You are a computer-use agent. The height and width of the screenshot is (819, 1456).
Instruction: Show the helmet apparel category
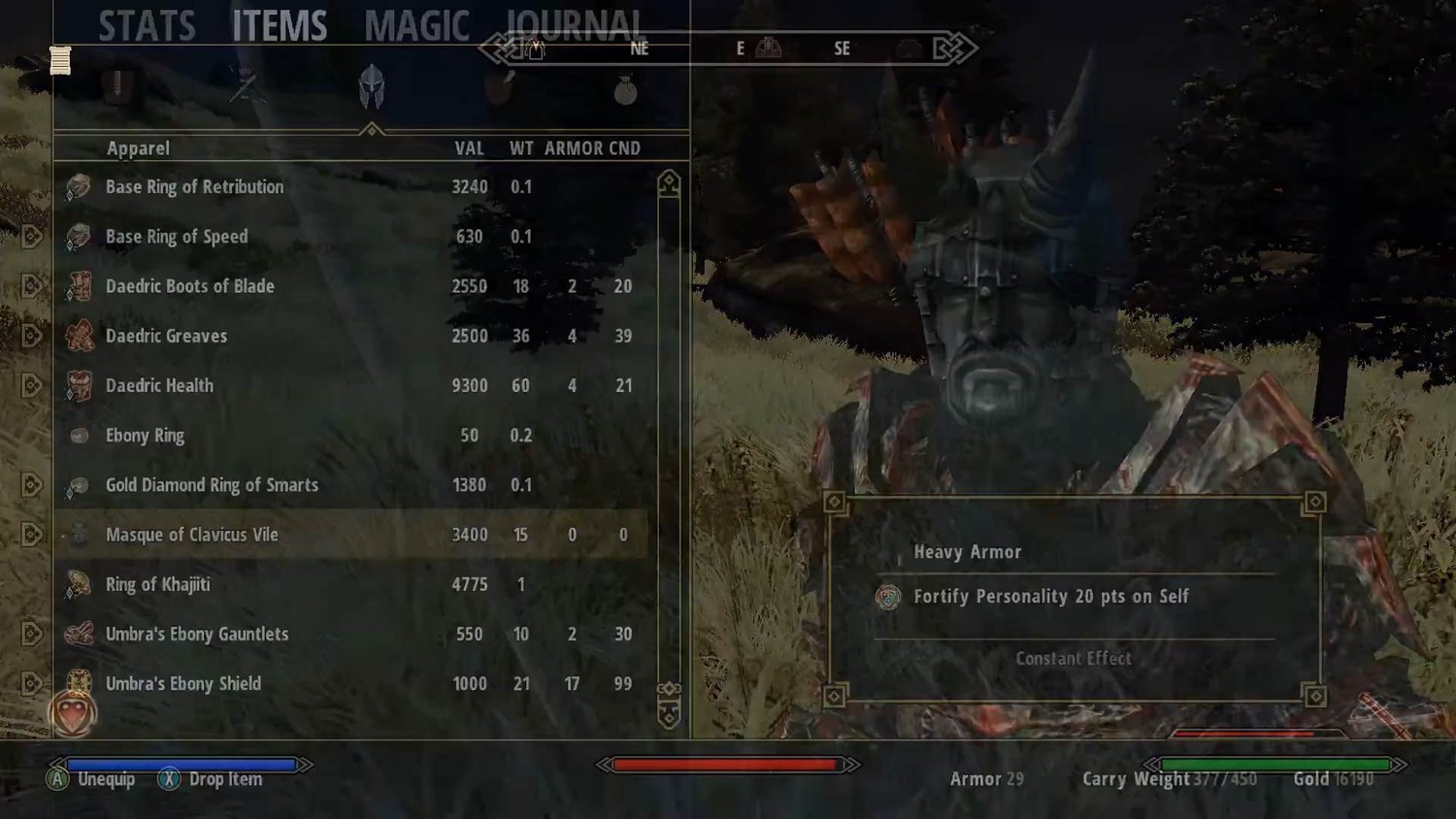[371, 87]
